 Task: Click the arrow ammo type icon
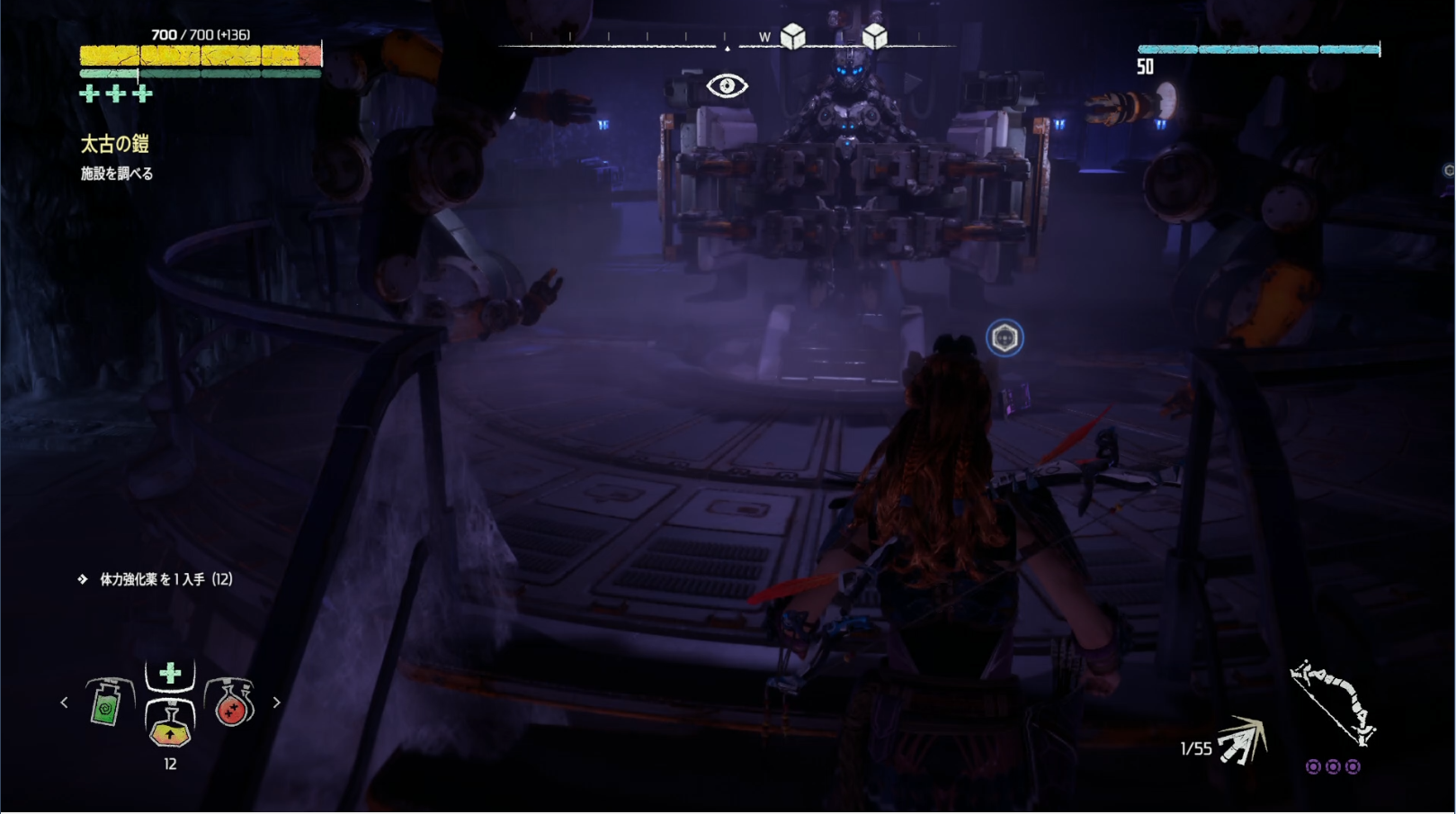pos(1241,742)
